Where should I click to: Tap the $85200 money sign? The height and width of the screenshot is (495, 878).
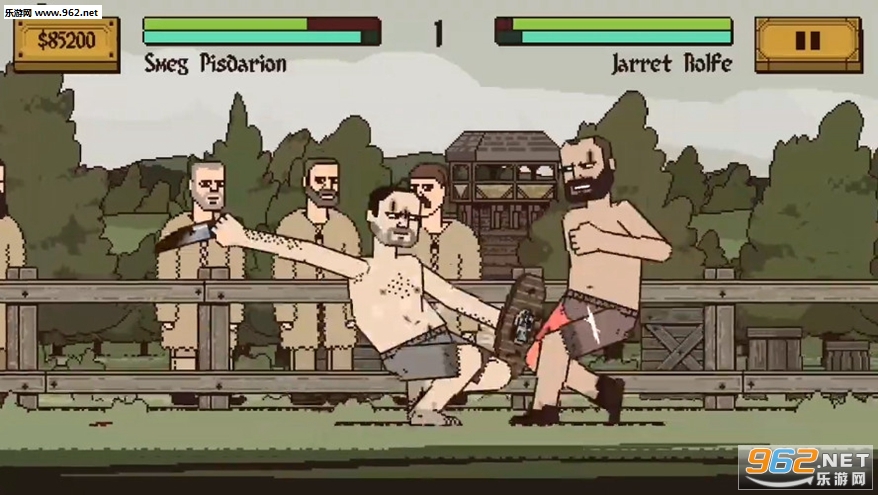click(x=66, y=41)
